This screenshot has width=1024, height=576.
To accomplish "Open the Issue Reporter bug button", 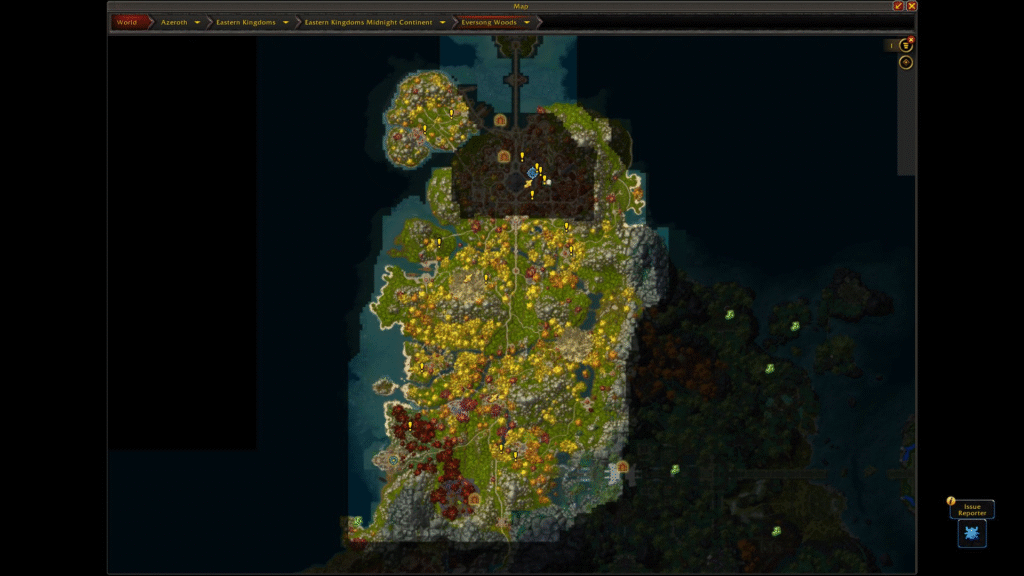I will 972,533.
